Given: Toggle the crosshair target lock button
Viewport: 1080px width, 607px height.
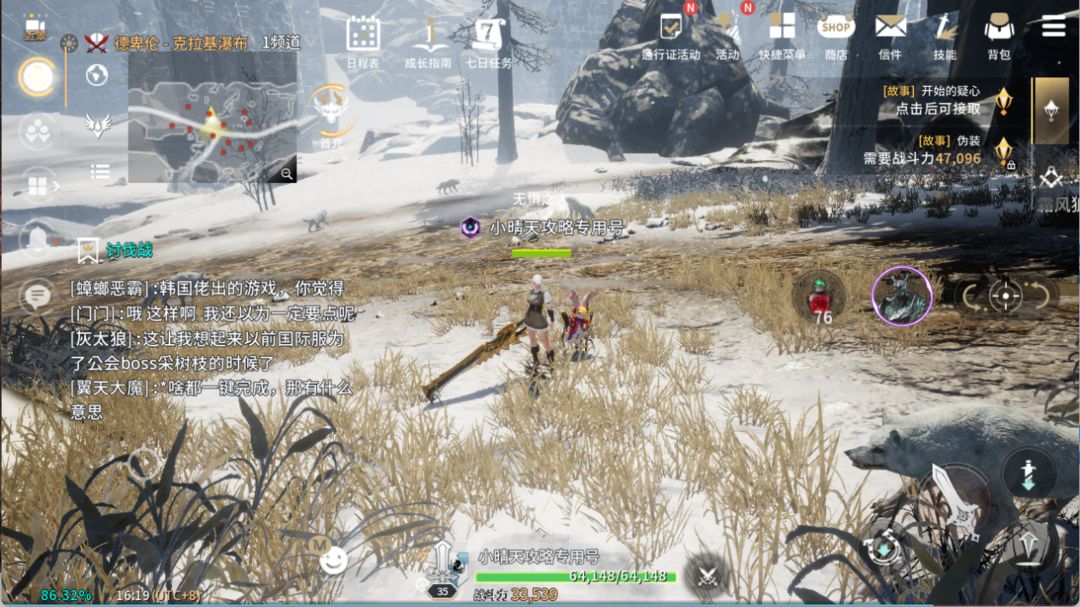Looking at the screenshot, I should [1005, 295].
